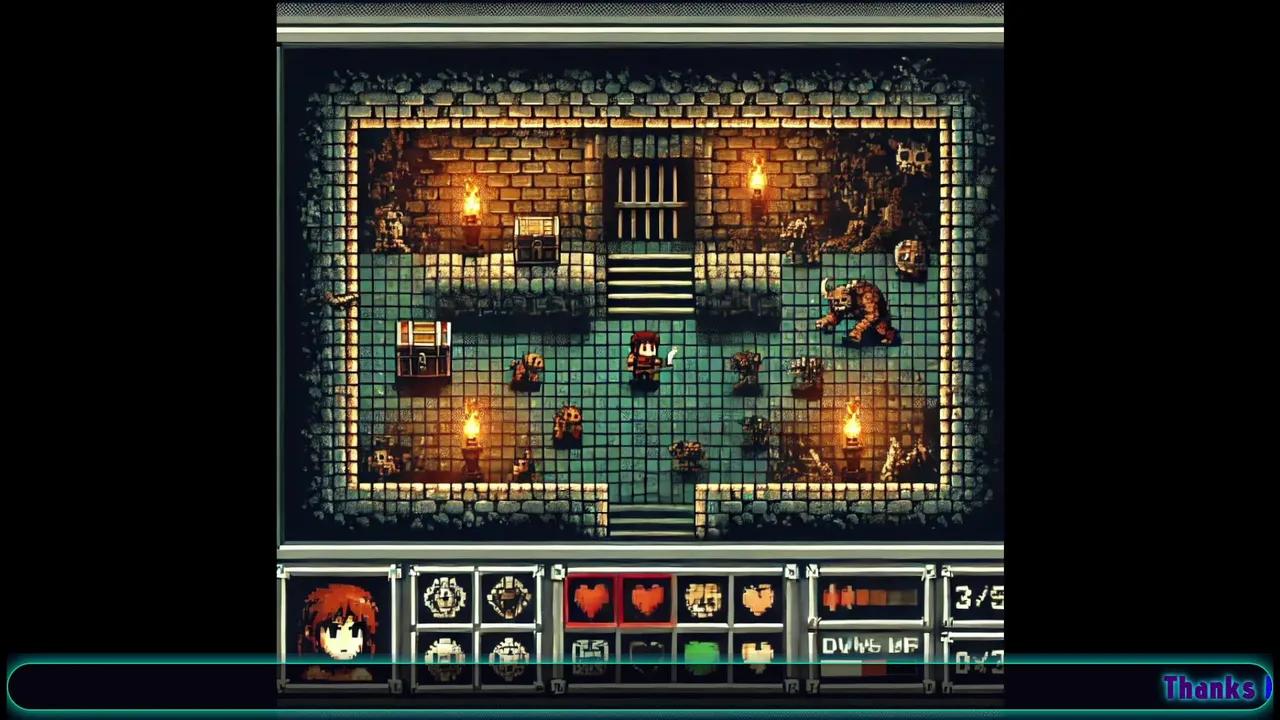The image size is (1280, 720).
Task: Select the green item slot
Action: click(x=702, y=655)
